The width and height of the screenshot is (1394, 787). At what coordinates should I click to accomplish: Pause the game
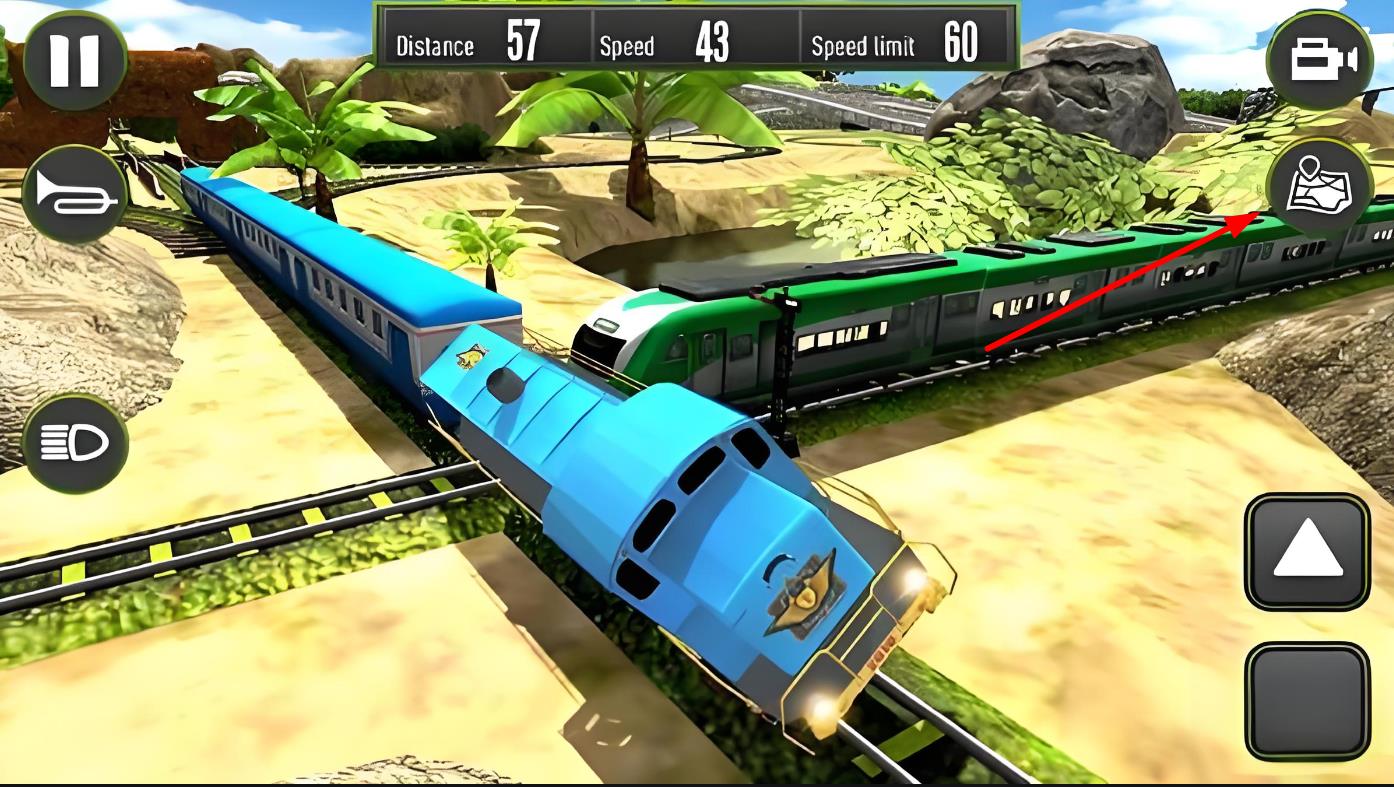click(75, 60)
